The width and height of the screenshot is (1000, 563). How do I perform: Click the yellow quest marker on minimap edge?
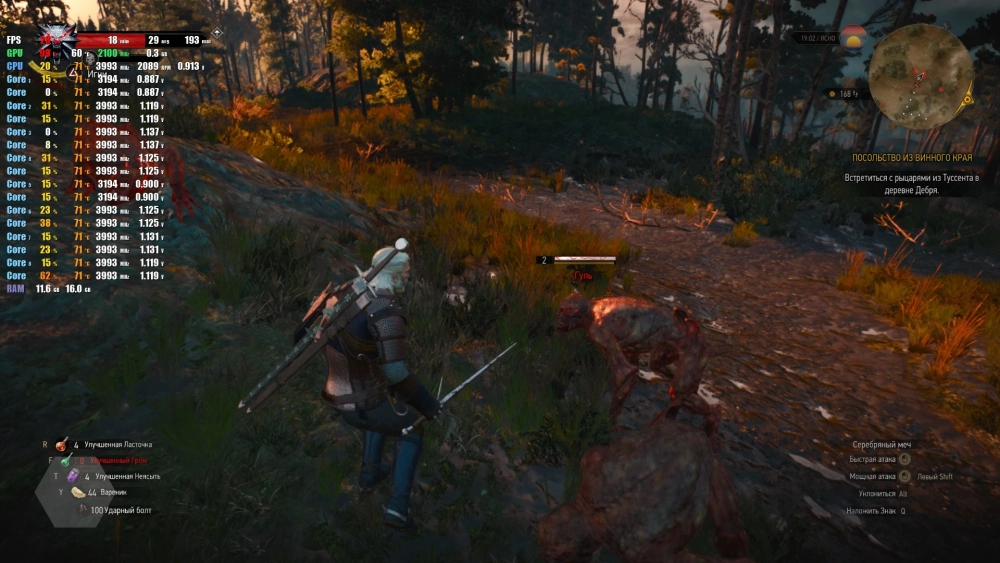(x=967, y=98)
